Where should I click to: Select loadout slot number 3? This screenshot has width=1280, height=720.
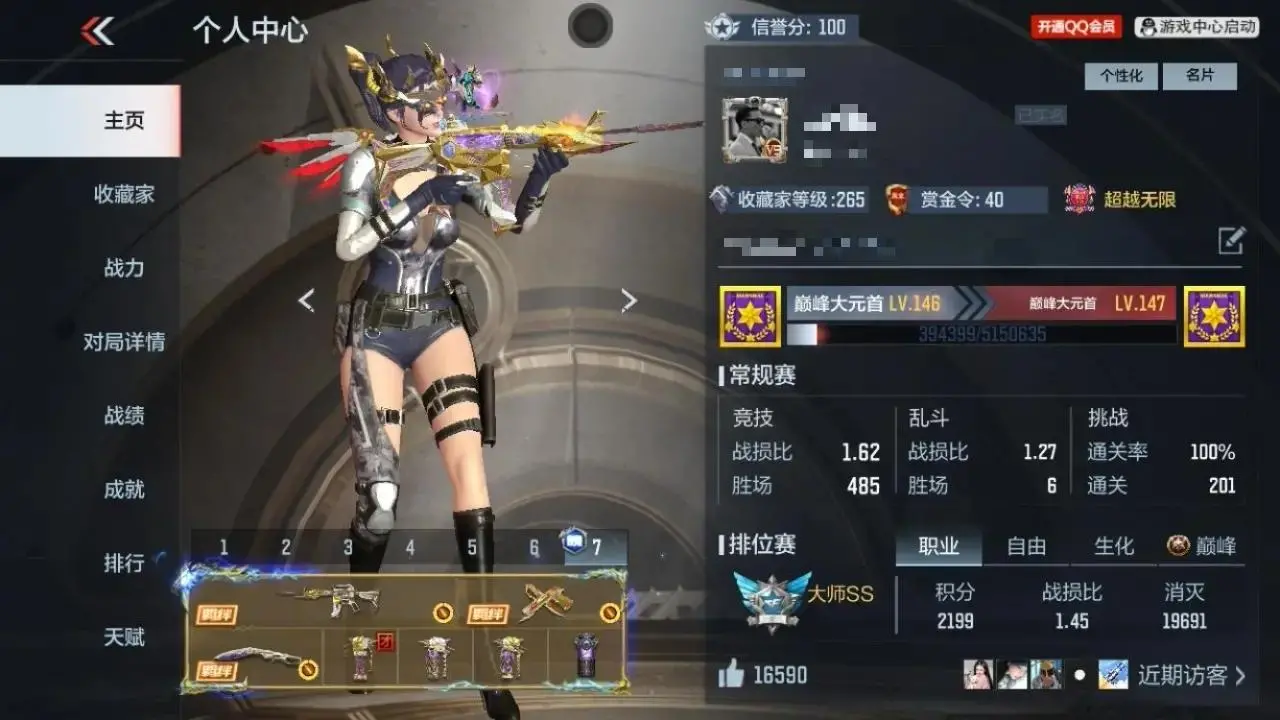coord(348,547)
